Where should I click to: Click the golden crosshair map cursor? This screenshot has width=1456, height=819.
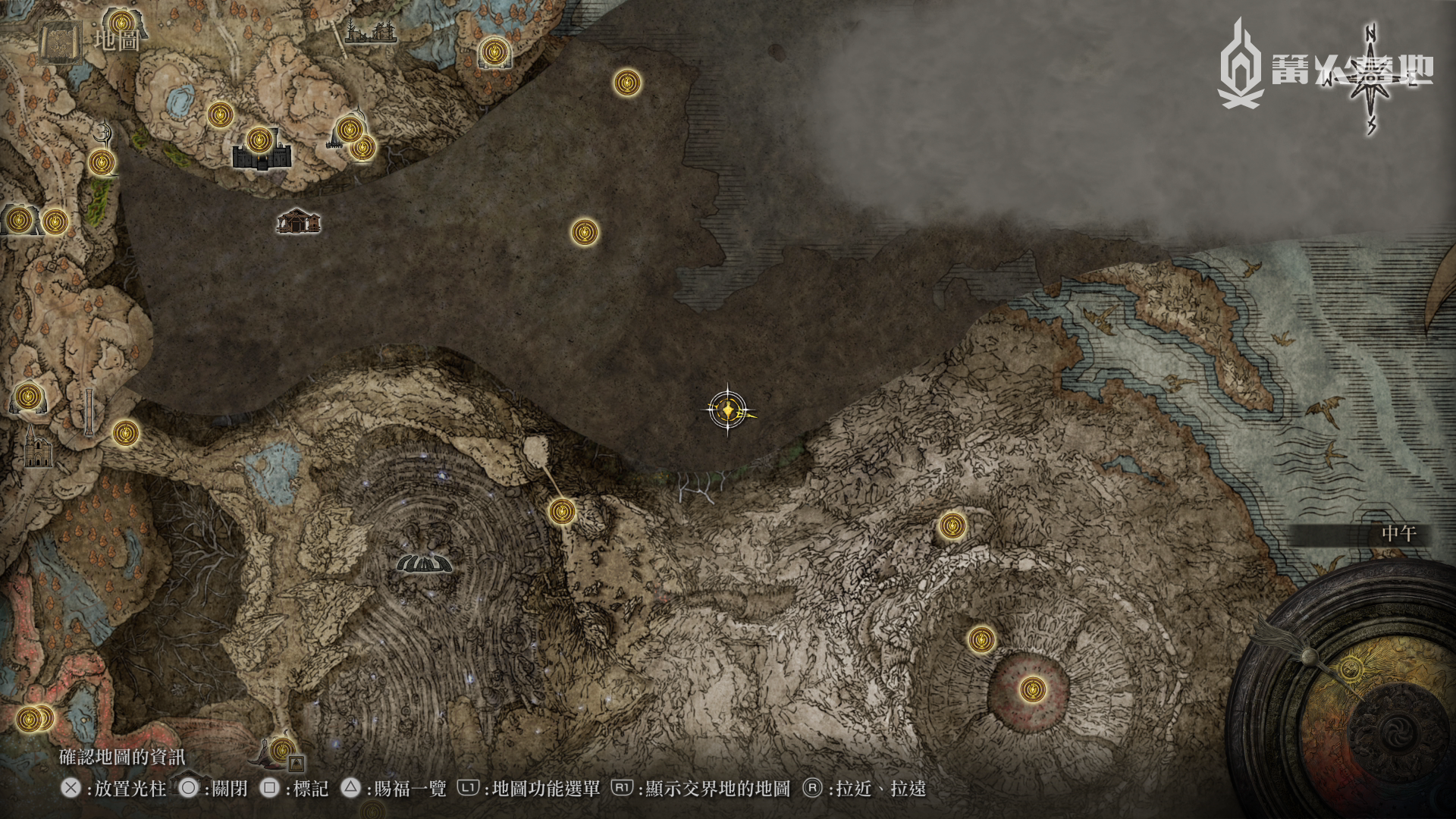pyautogui.click(x=728, y=410)
